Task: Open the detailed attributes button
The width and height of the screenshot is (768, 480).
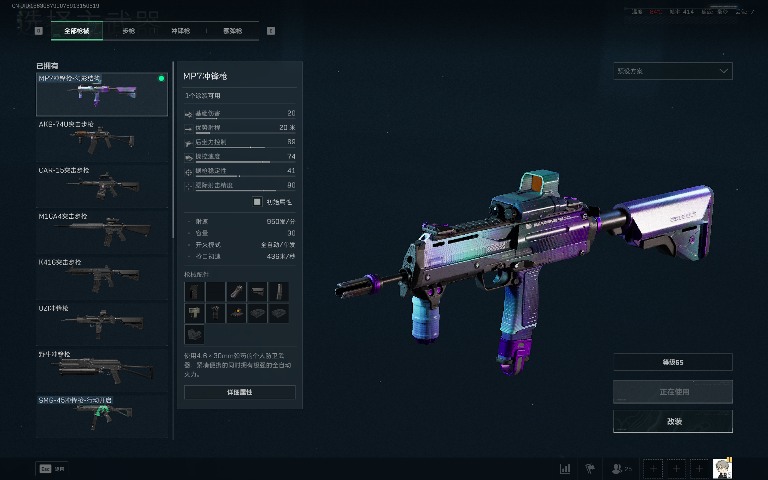Action: 239,393
